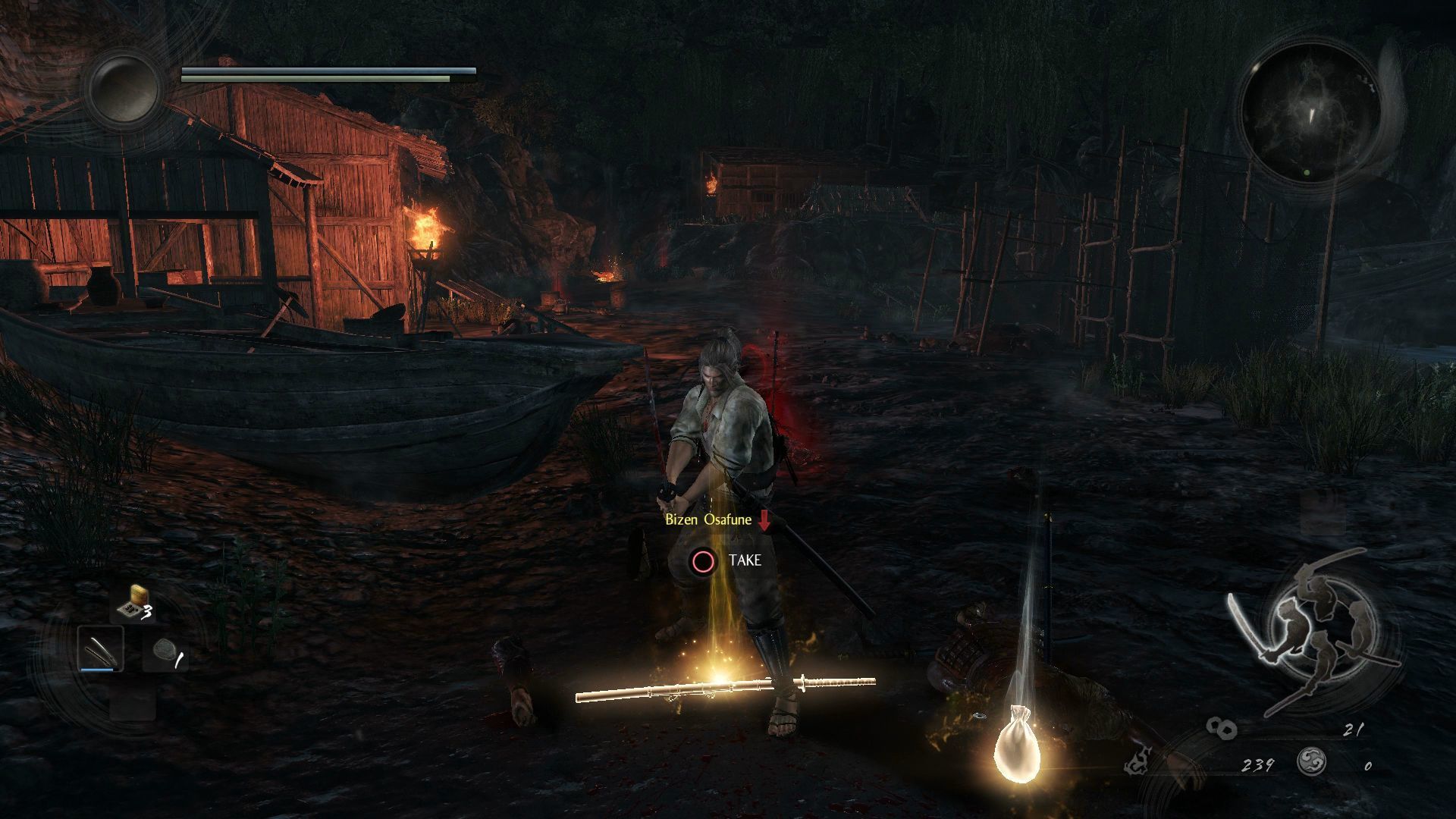
Task: Choose the equipped katana weapon slot
Action: [x=101, y=650]
